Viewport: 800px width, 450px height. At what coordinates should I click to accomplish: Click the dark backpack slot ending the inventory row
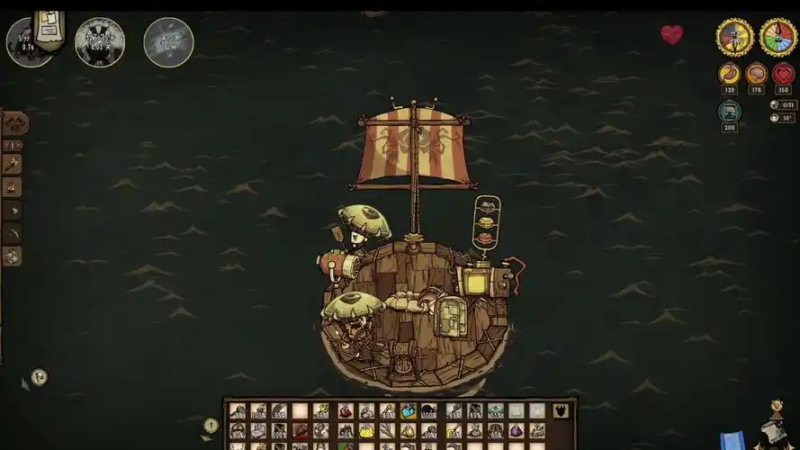562,411
